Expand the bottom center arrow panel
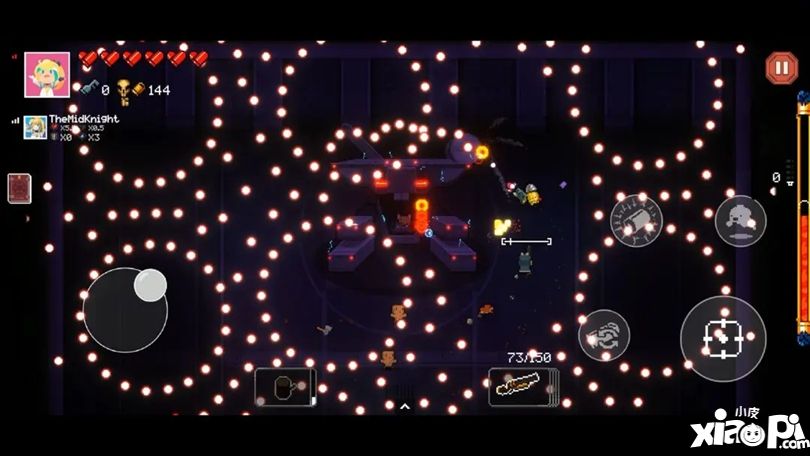 pos(404,407)
